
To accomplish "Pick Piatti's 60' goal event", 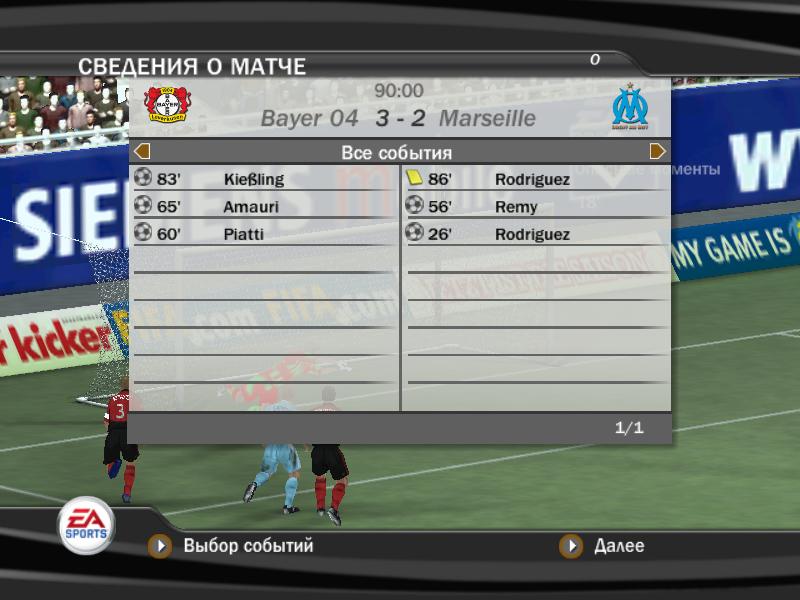I will click(264, 234).
